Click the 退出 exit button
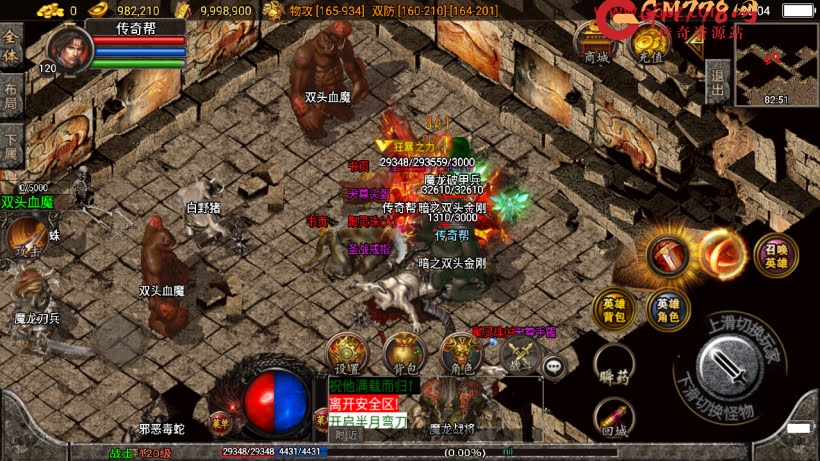Screen dimensions: 820x461 pyautogui.click(x=717, y=75)
